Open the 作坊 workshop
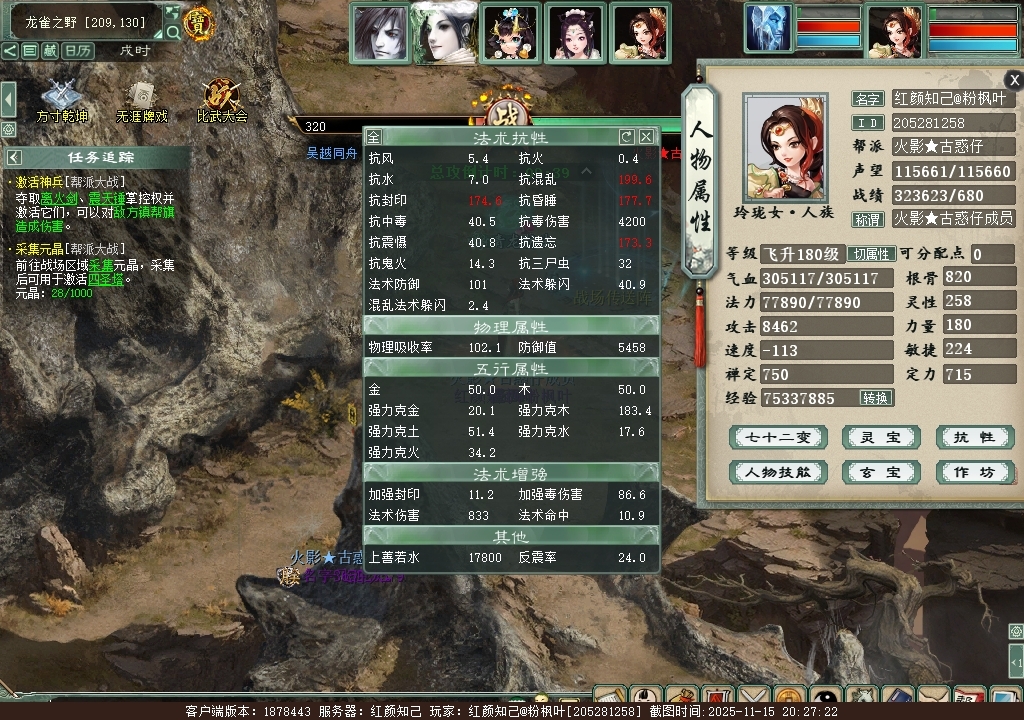 (974, 472)
